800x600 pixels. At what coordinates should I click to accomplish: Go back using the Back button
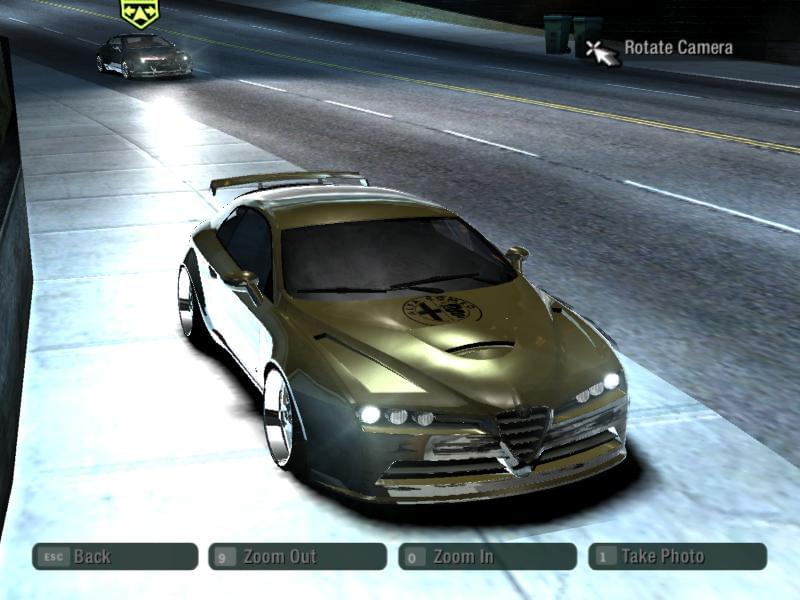[x=114, y=556]
